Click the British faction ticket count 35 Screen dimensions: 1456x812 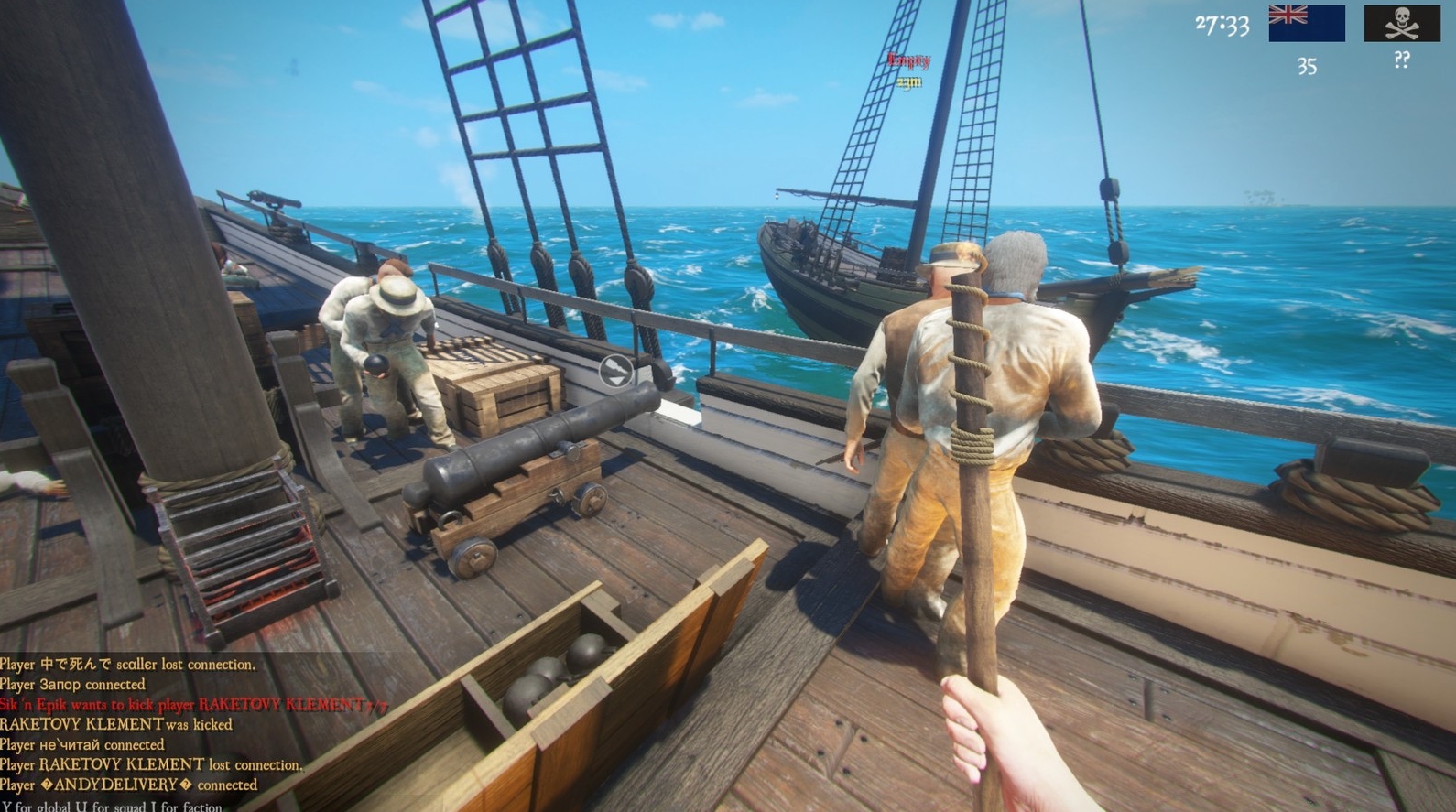point(1308,65)
